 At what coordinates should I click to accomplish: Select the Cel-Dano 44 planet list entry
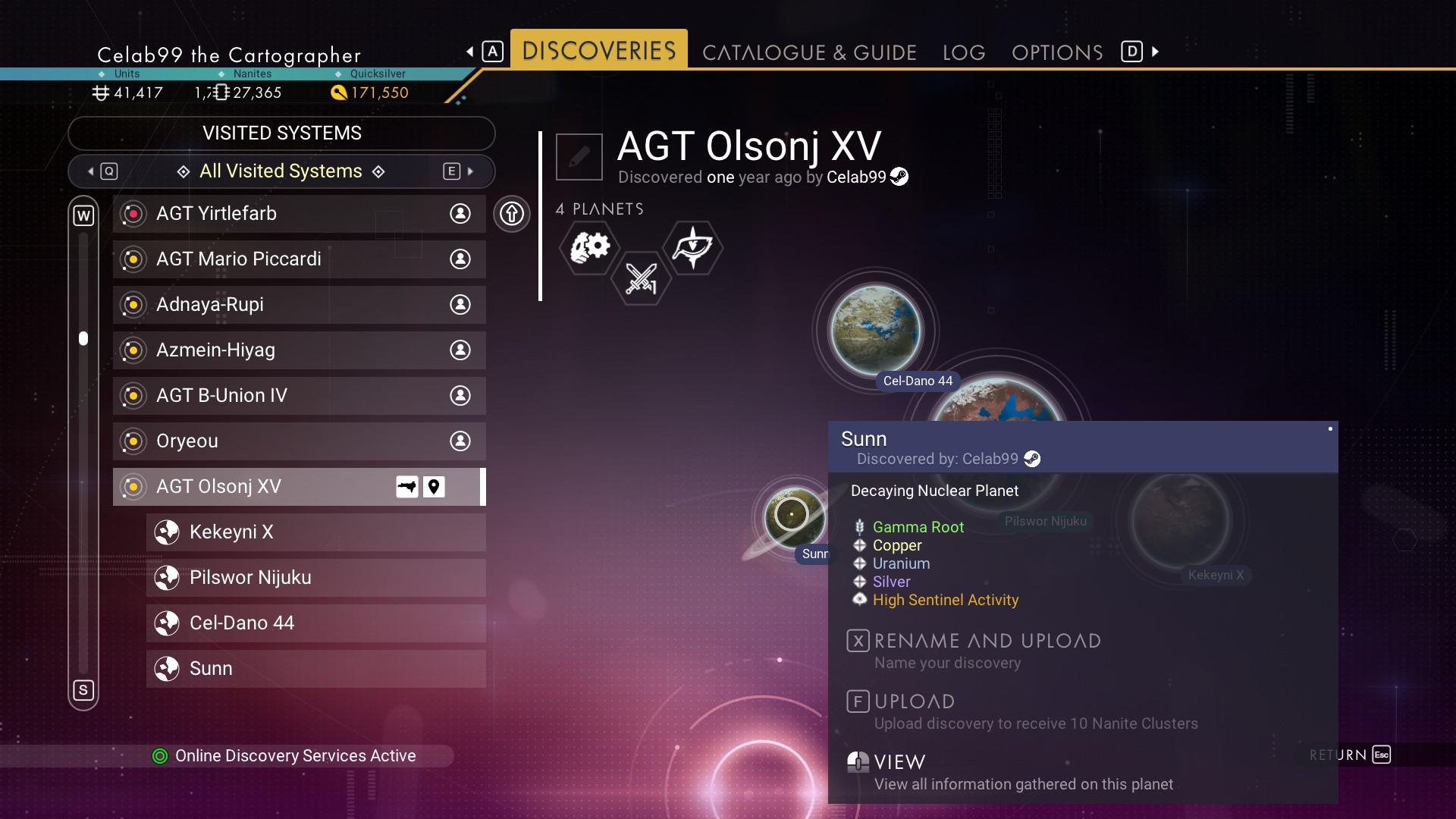click(x=315, y=623)
